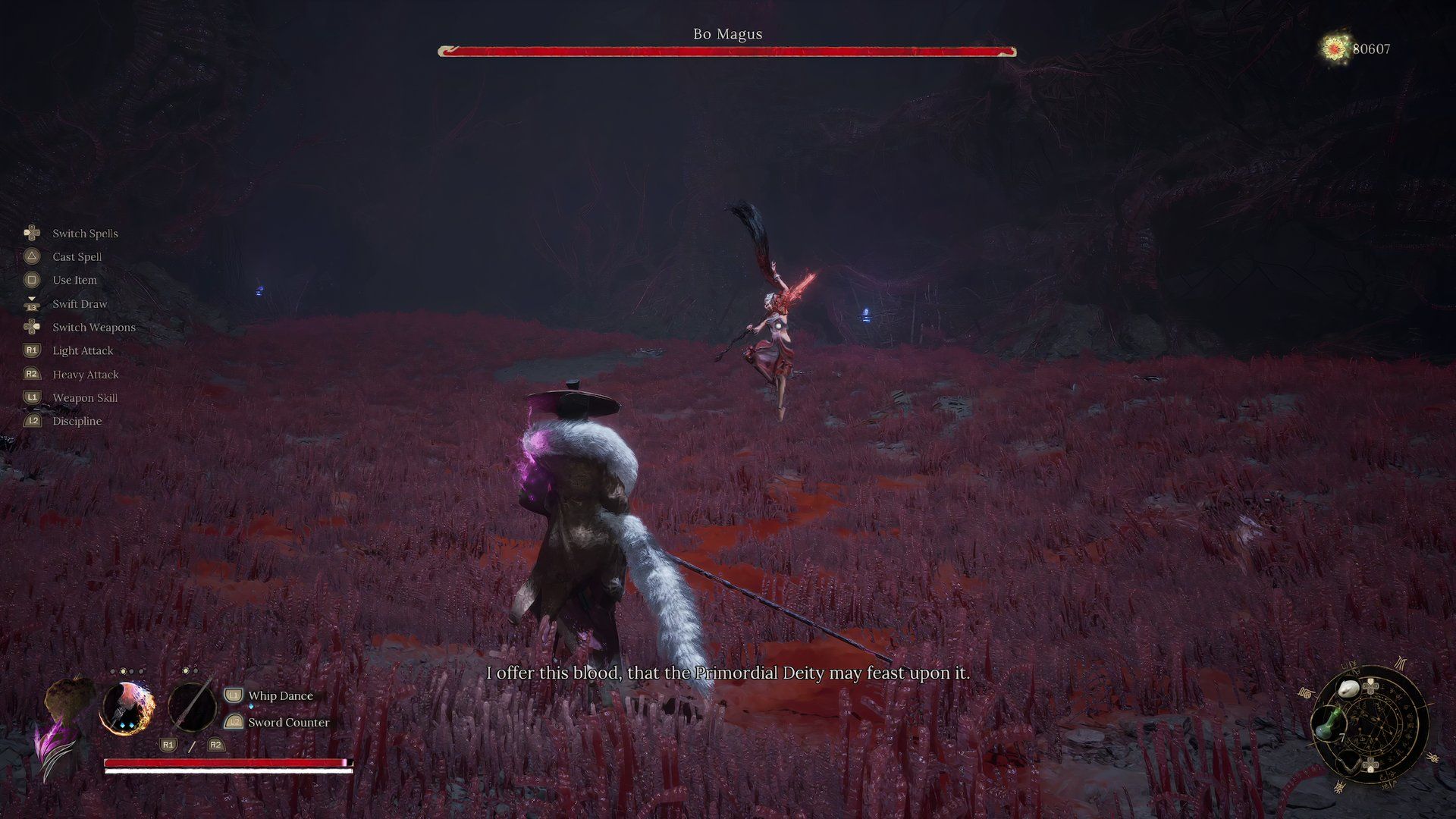1456x819 pixels.
Task: Select the Discipline entry in the controls list
Action: (76, 421)
